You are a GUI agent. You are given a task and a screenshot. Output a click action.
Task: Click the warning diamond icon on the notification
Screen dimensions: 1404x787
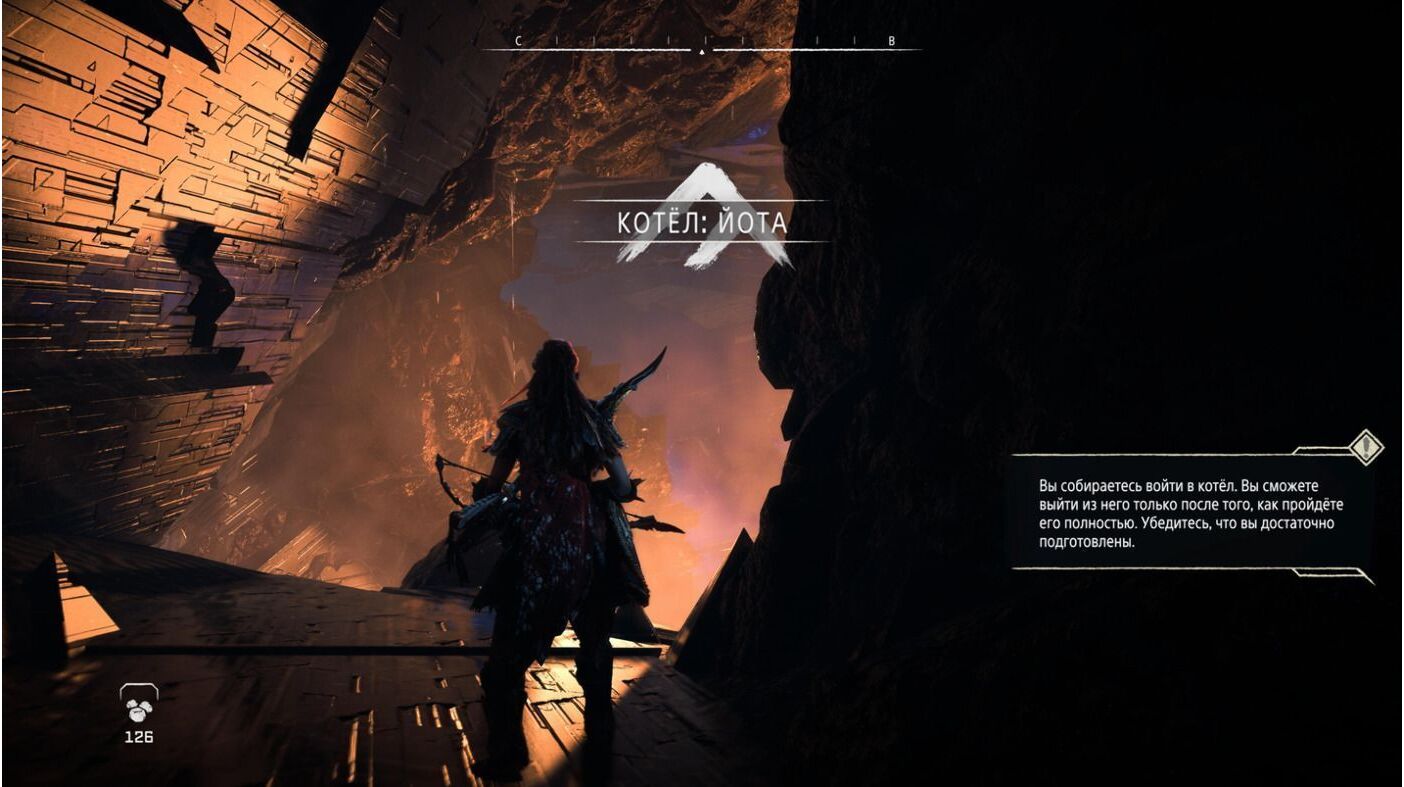click(x=1366, y=446)
